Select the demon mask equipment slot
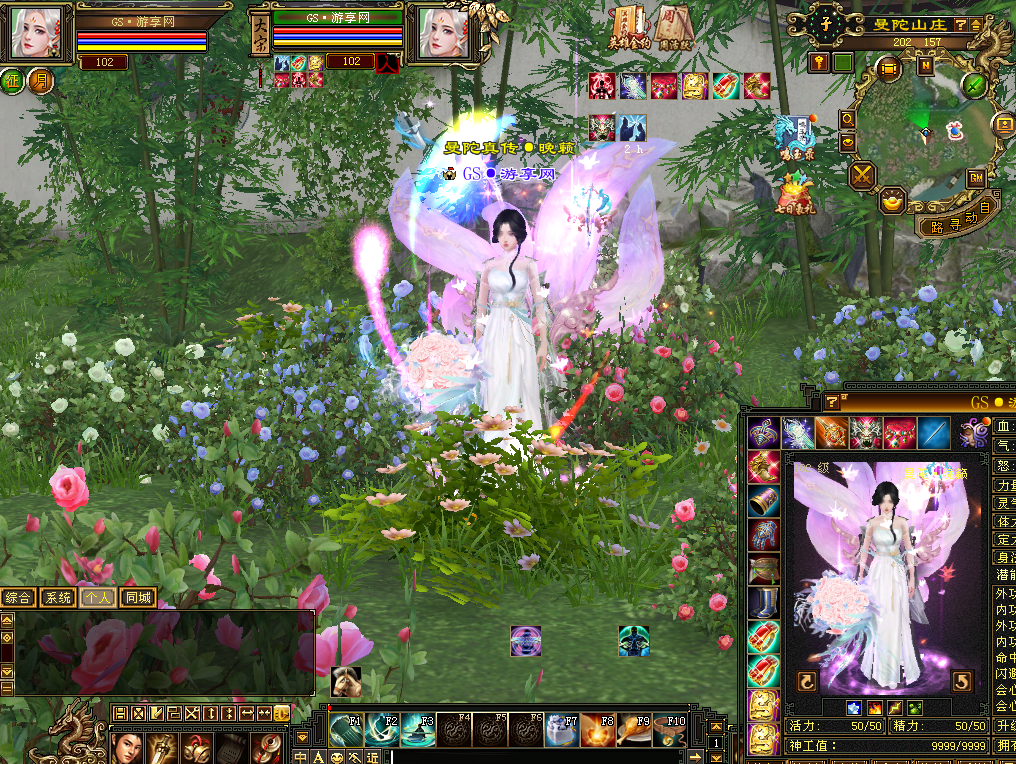This screenshot has height=764, width=1016. point(865,433)
